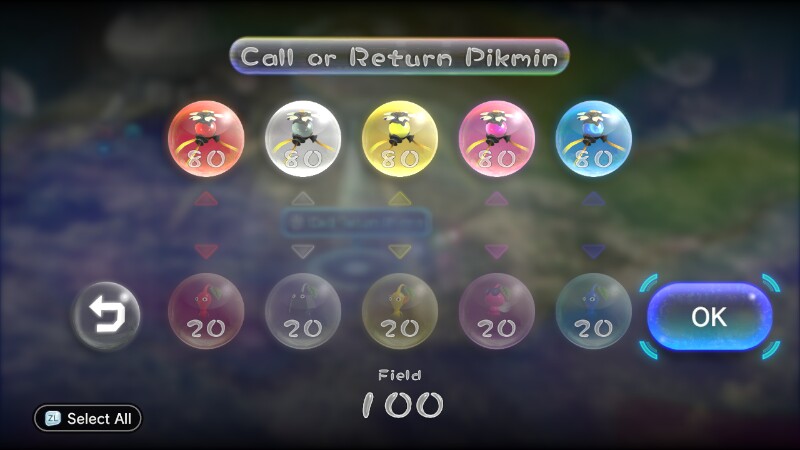Viewport: 800px width, 450px height.
Task: Select the white Pikmin Onion bubble
Action: click(x=303, y=138)
